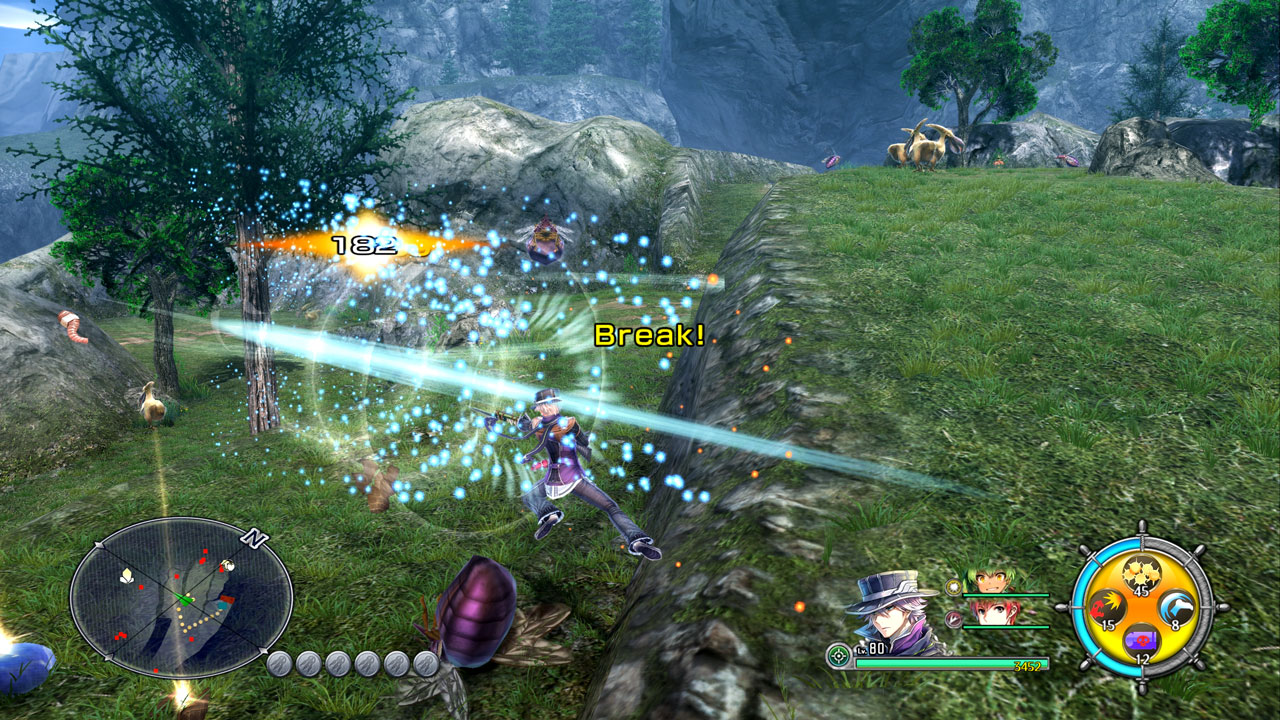
Task: Click the N compass marker on minimap
Action: tap(255, 540)
